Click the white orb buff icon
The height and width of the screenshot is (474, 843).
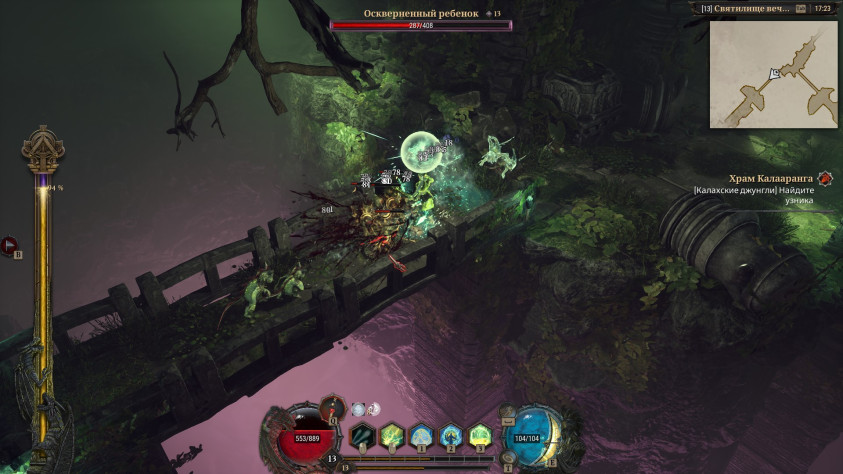pos(359,409)
